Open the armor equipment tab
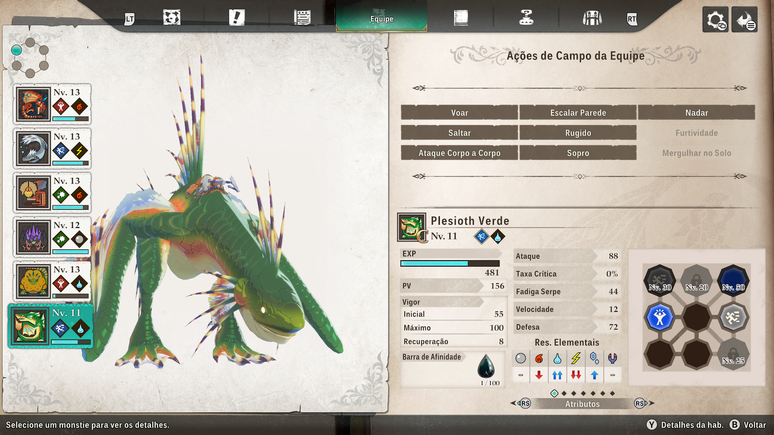 [x=592, y=17]
